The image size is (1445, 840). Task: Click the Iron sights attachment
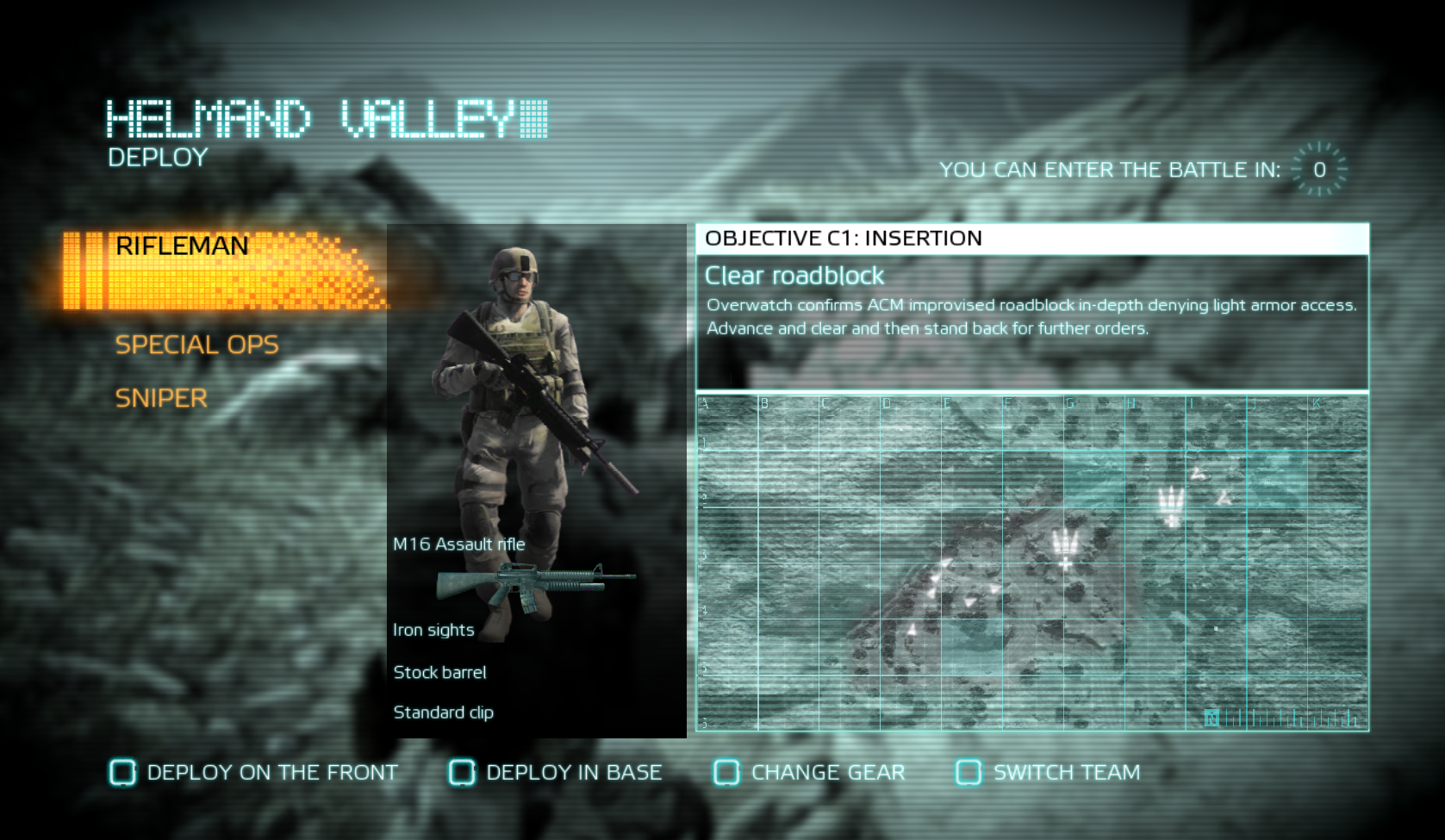point(433,630)
